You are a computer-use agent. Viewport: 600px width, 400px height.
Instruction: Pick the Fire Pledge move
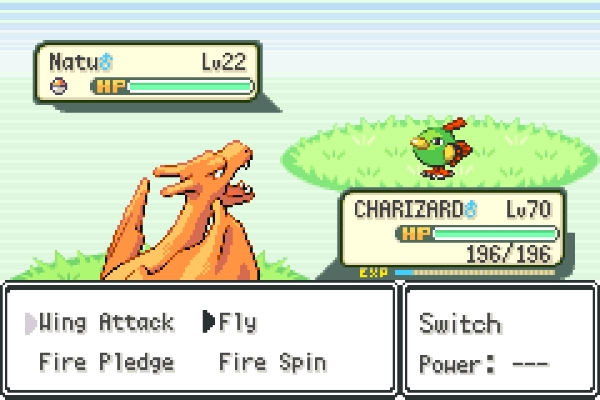click(106, 362)
